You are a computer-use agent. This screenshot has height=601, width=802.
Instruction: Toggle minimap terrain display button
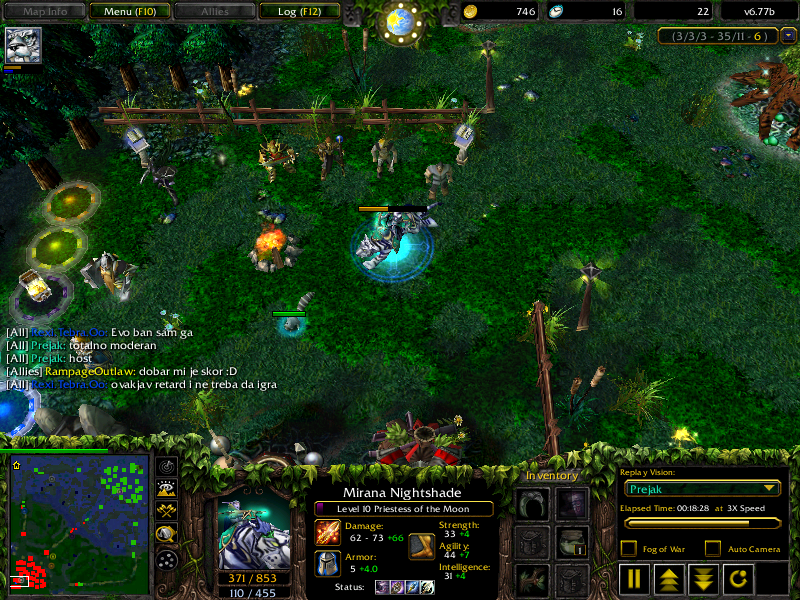click(167, 488)
